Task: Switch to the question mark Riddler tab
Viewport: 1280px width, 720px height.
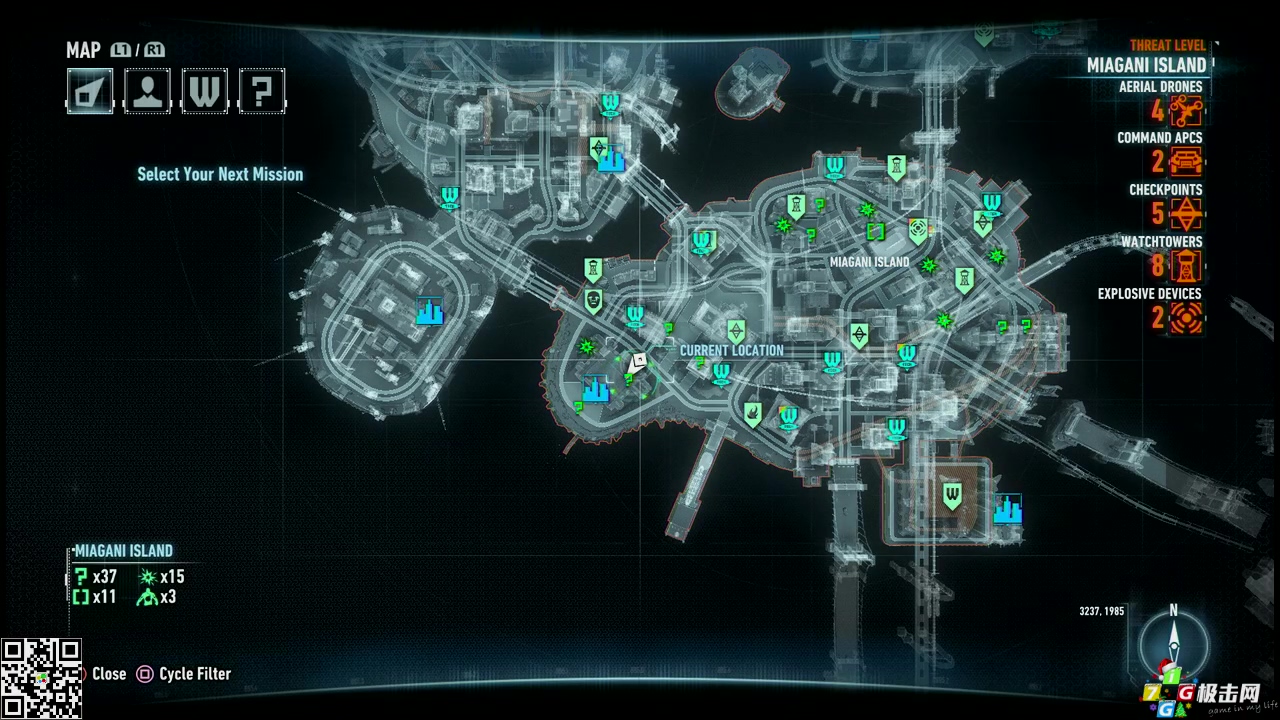Action: pyautogui.click(x=261, y=91)
